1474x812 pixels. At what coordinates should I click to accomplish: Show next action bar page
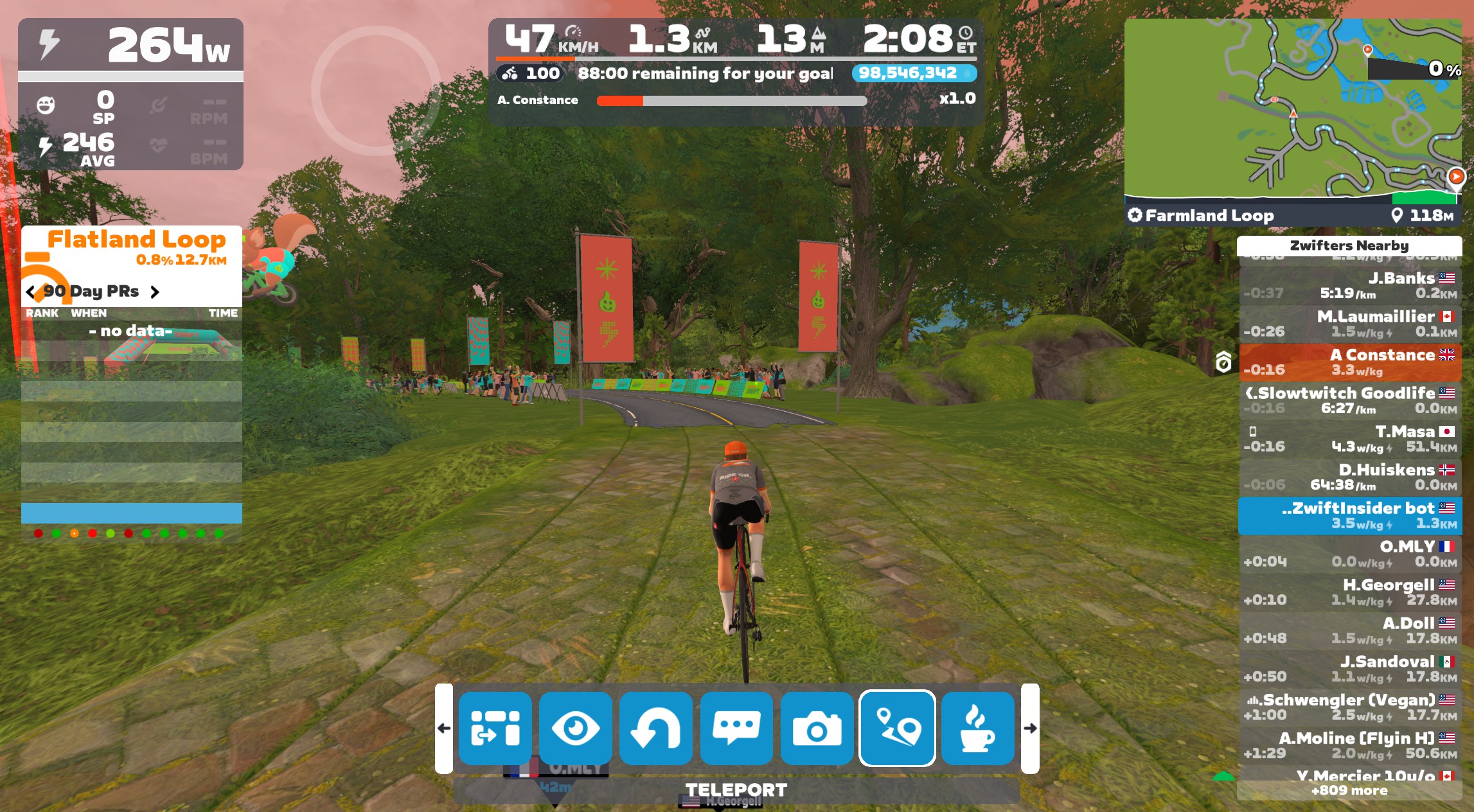(x=1030, y=728)
